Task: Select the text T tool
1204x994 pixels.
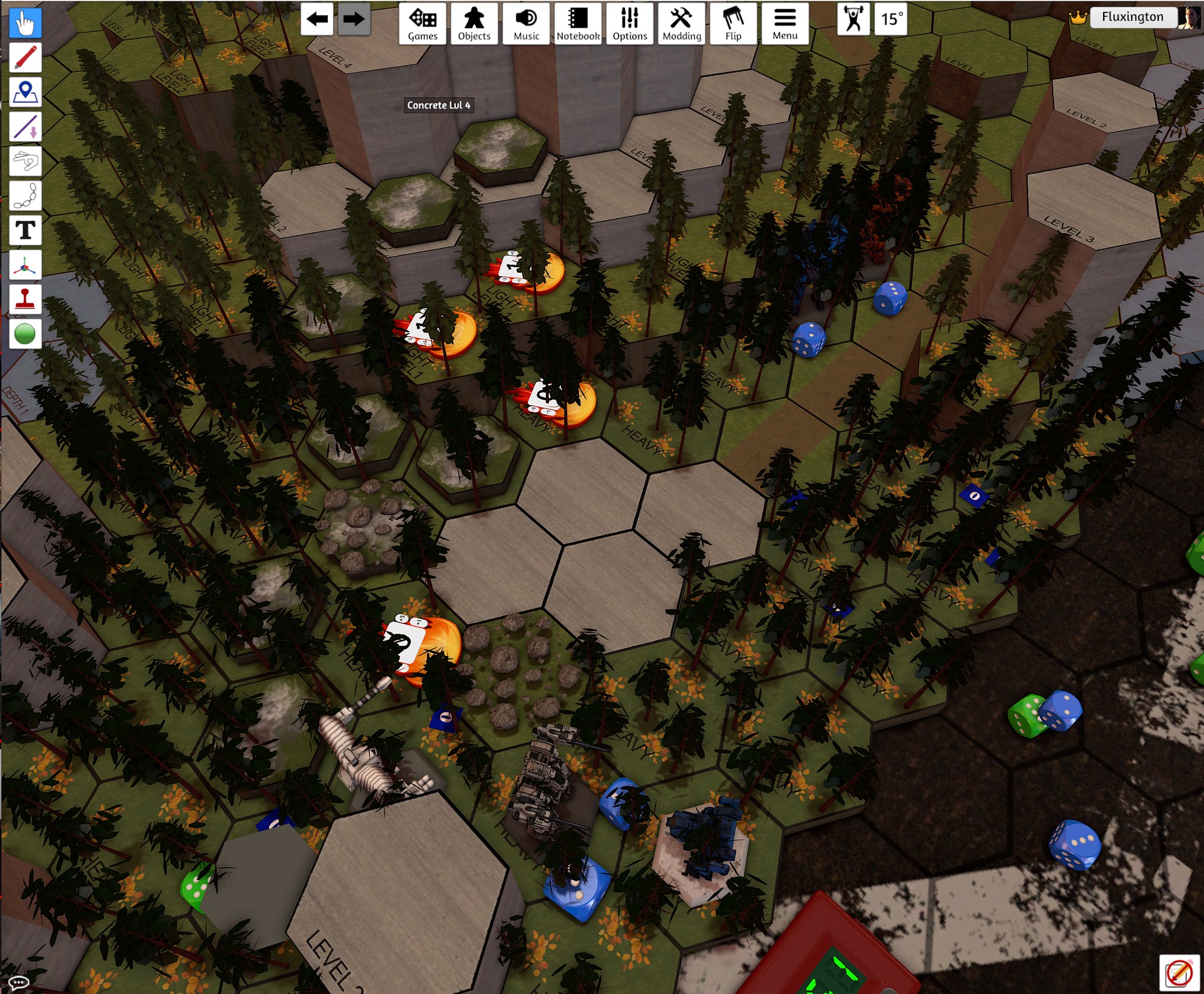Action: tap(25, 230)
